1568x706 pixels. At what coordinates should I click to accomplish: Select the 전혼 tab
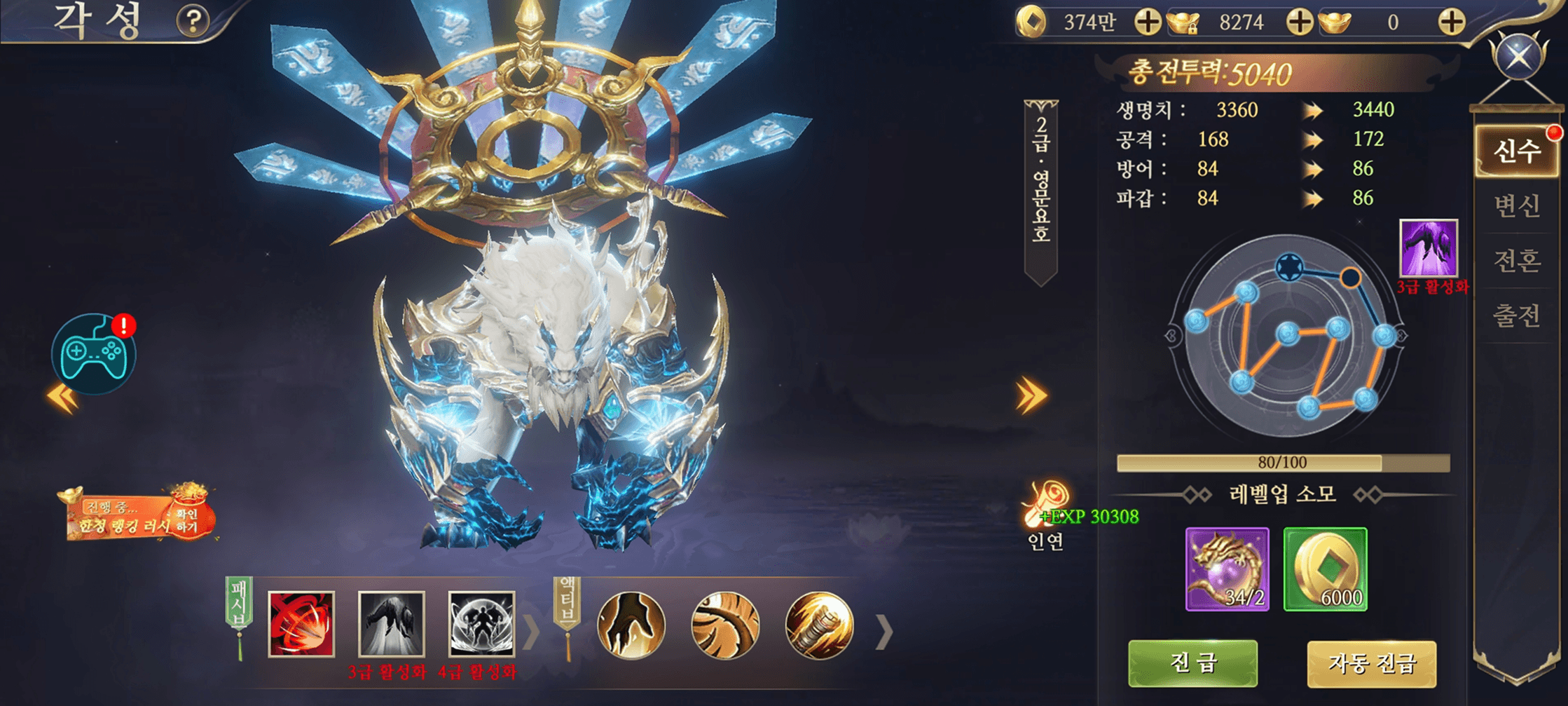1516,261
